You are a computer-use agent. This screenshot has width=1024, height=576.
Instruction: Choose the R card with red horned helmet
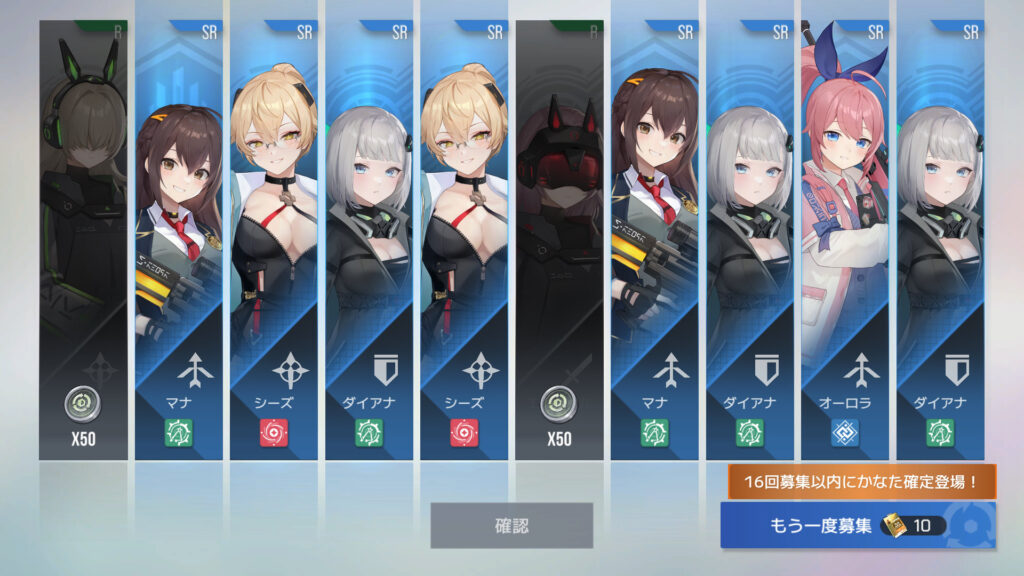point(559,240)
